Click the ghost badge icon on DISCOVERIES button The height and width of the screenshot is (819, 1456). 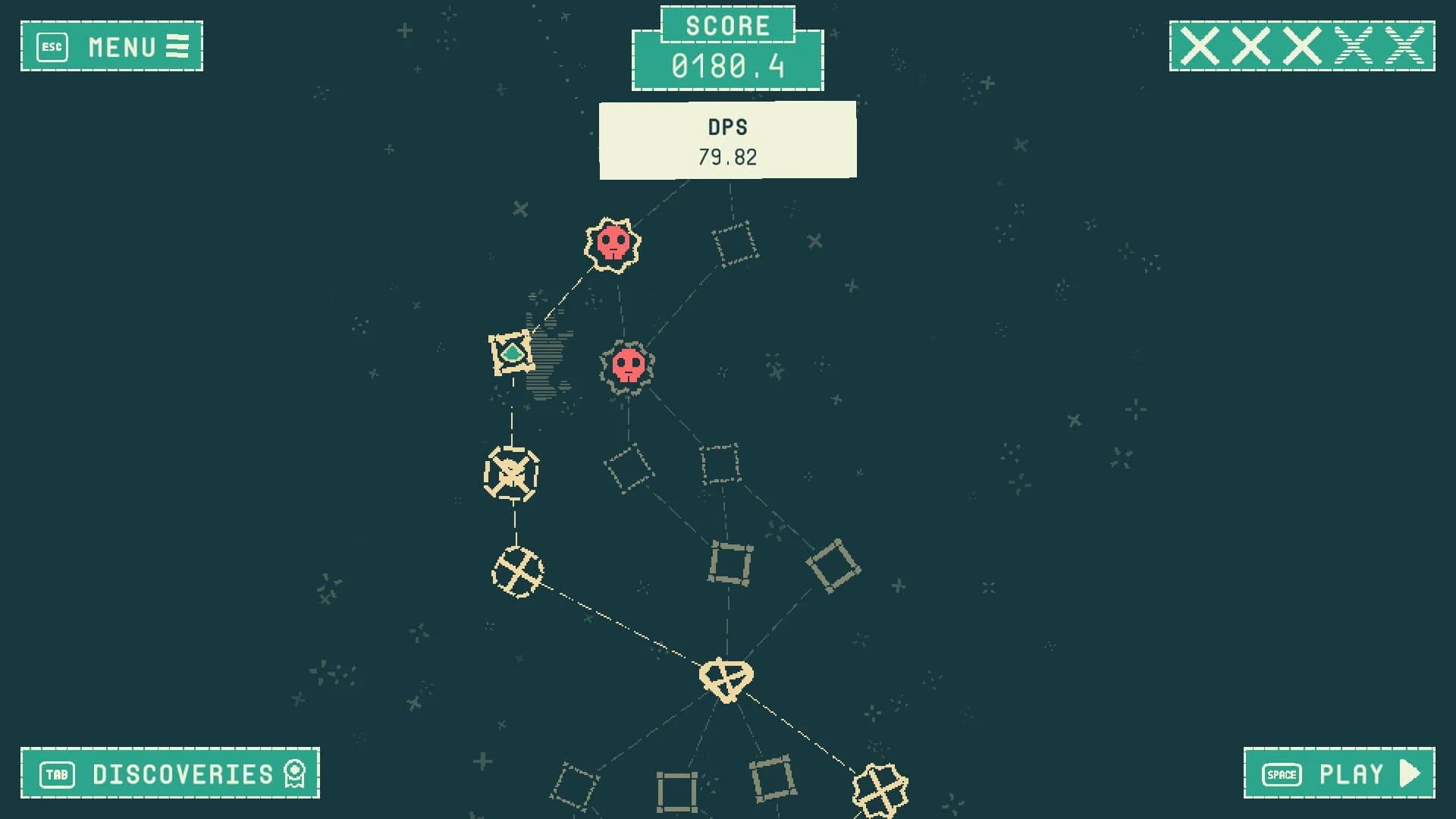(x=294, y=774)
